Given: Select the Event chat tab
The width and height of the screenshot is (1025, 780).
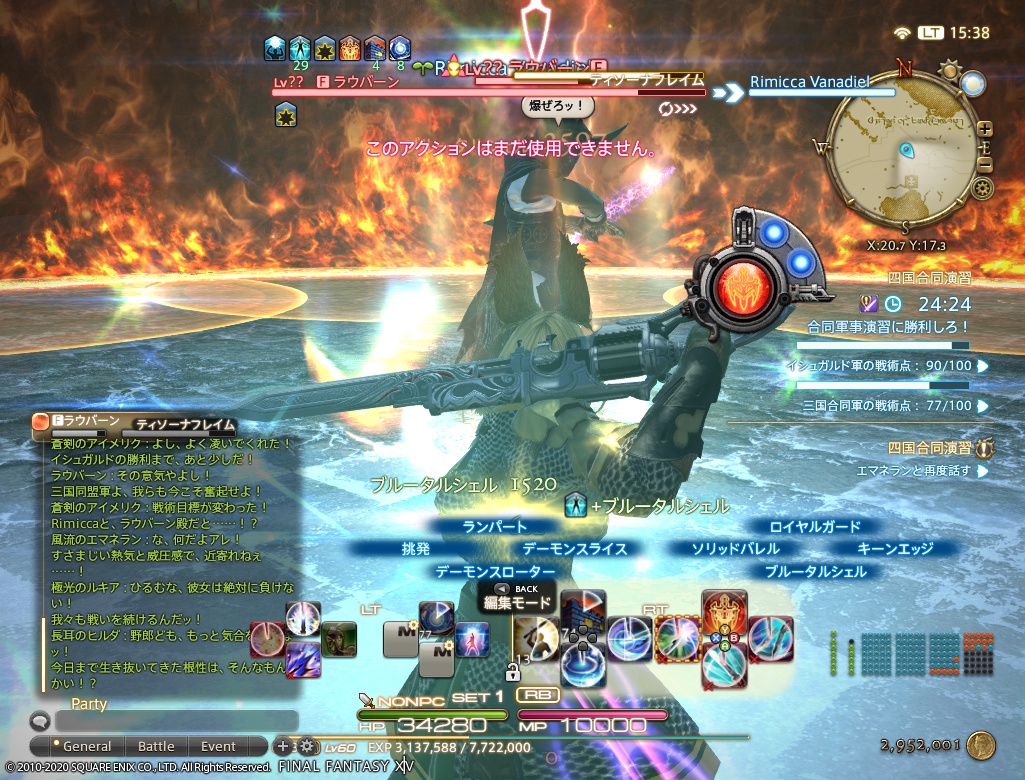Looking at the screenshot, I should click(x=218, y=746).
